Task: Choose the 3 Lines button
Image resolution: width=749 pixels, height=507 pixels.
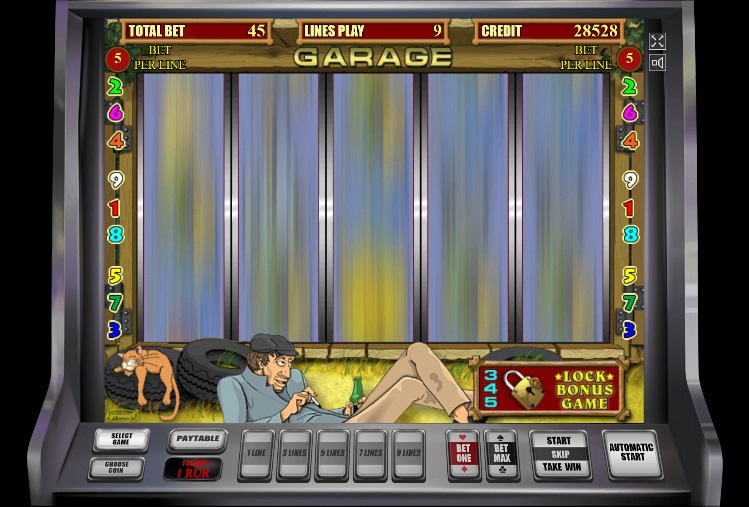Action: (295, 454)
